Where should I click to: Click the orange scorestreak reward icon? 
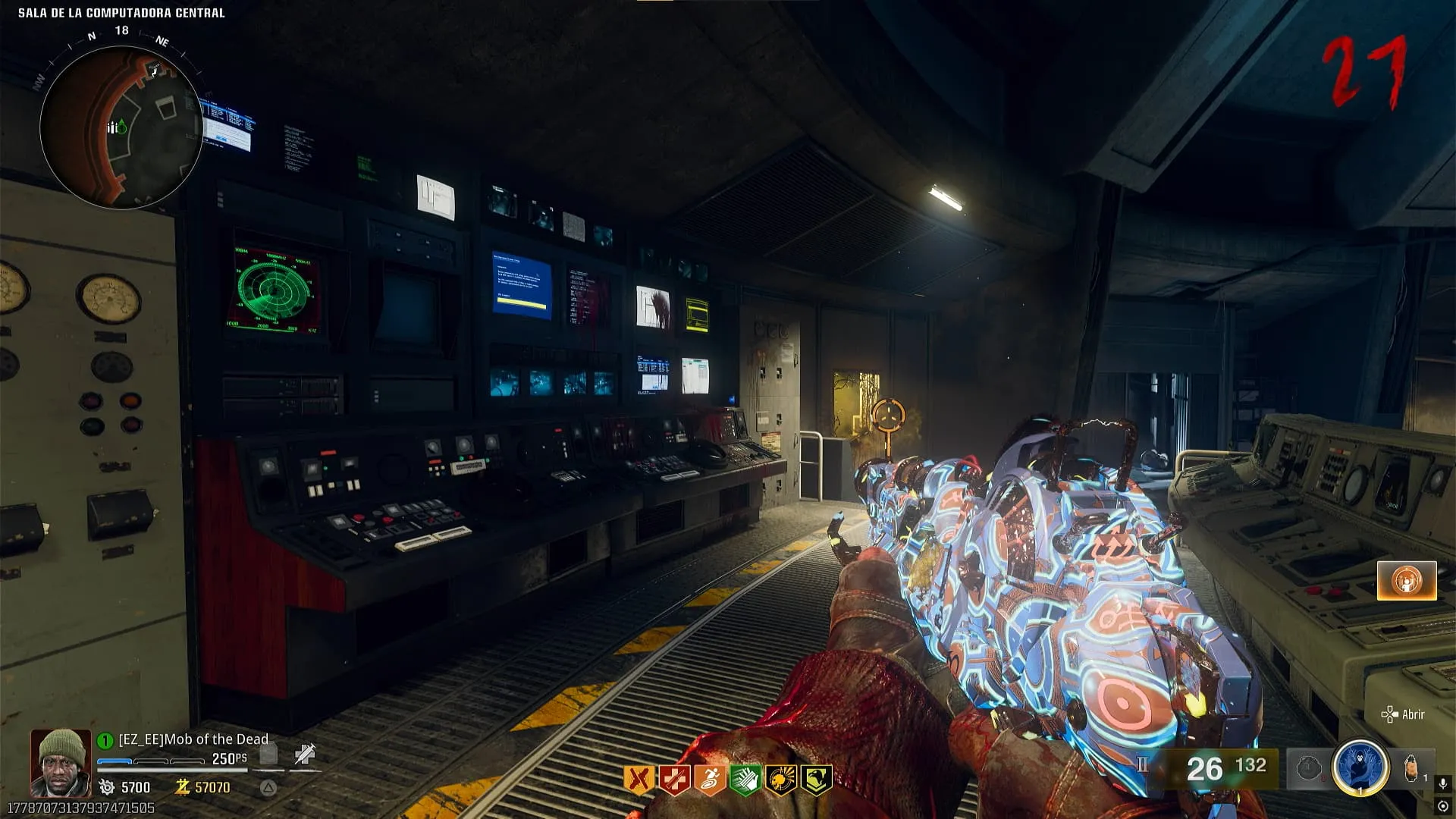1407,581
